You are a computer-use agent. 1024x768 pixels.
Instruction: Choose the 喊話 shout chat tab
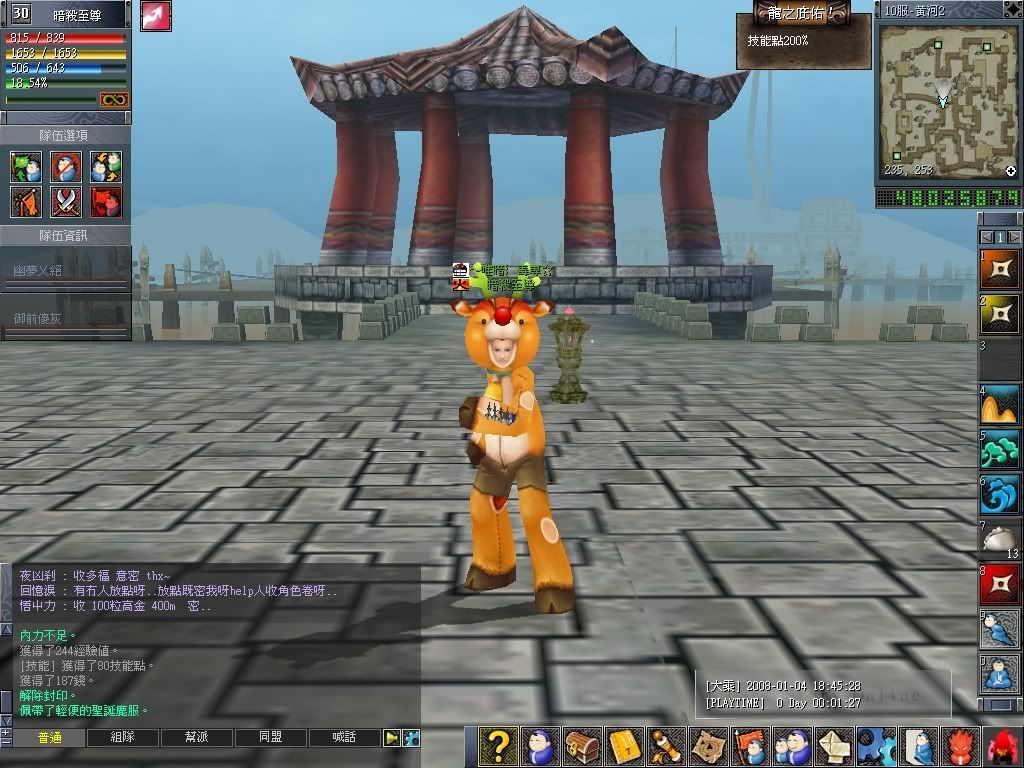click(344, 738)
